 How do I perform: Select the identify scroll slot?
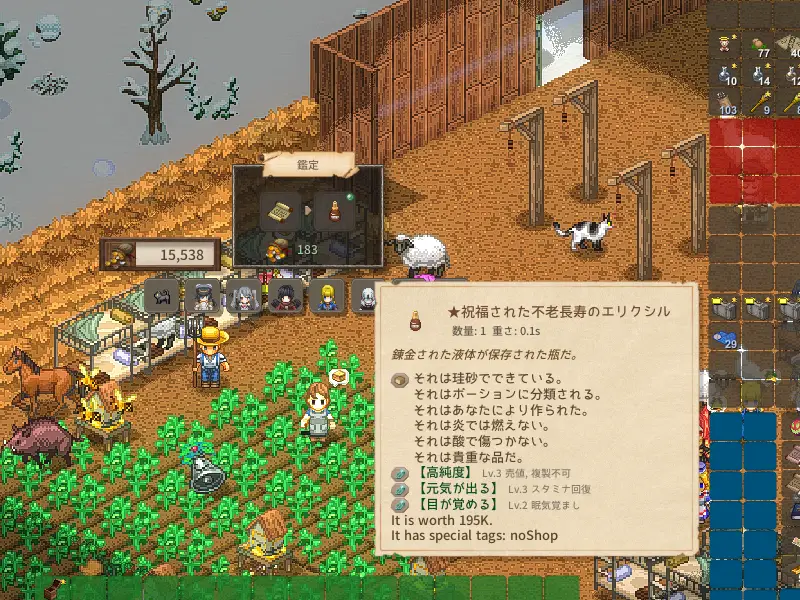277,211
